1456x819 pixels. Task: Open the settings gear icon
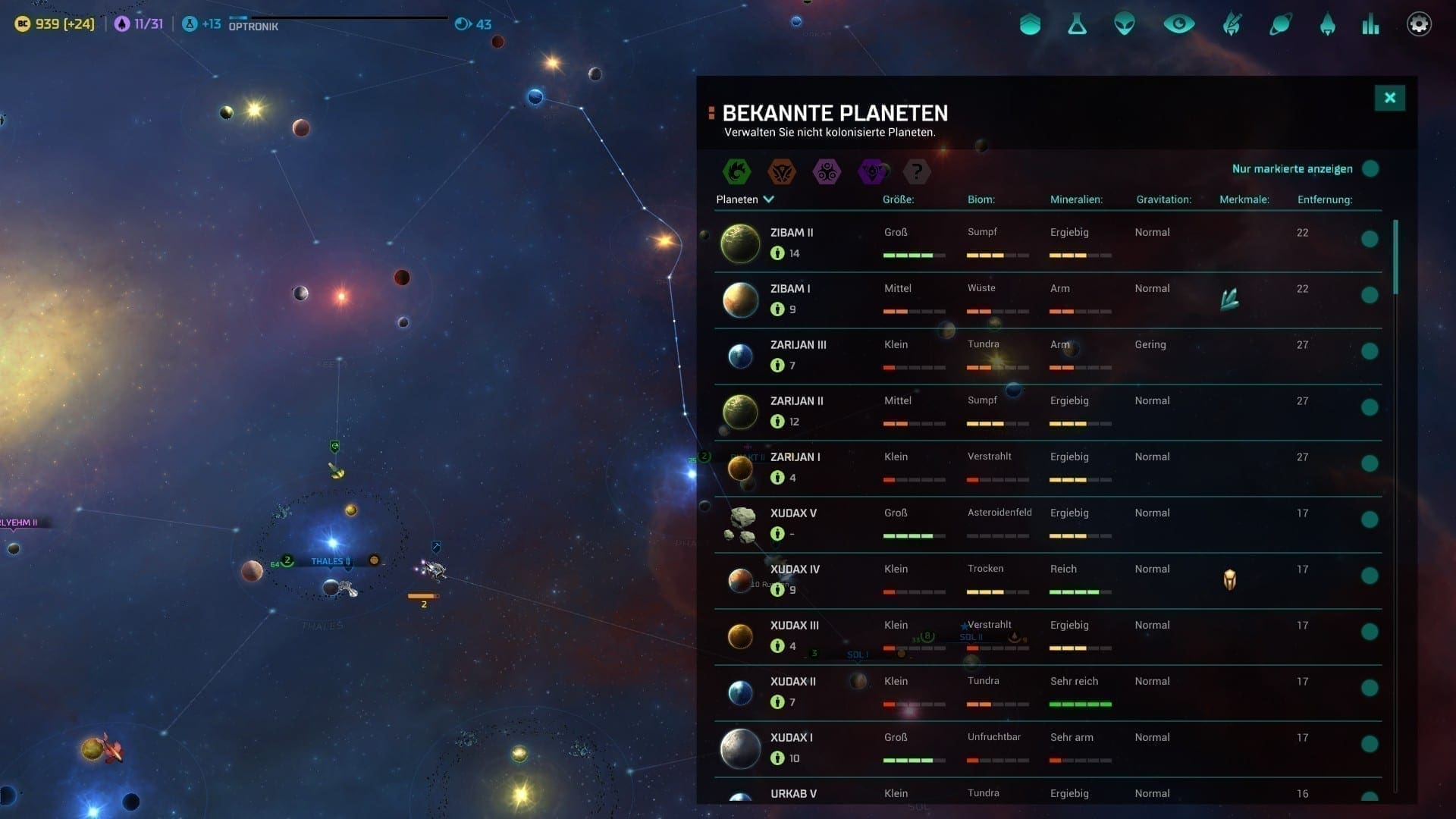1419,24
